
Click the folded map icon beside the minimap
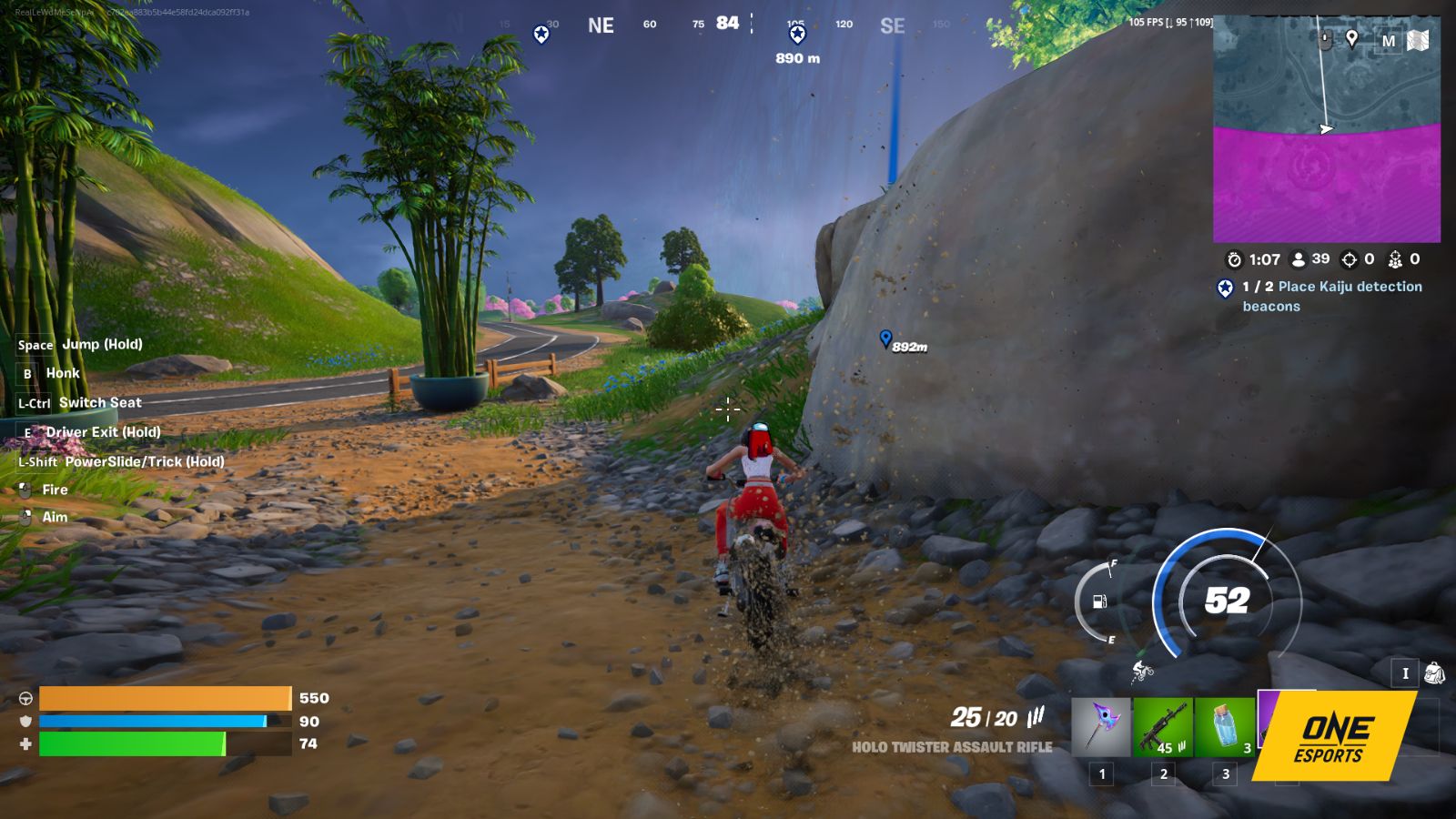pos(1419,40)
